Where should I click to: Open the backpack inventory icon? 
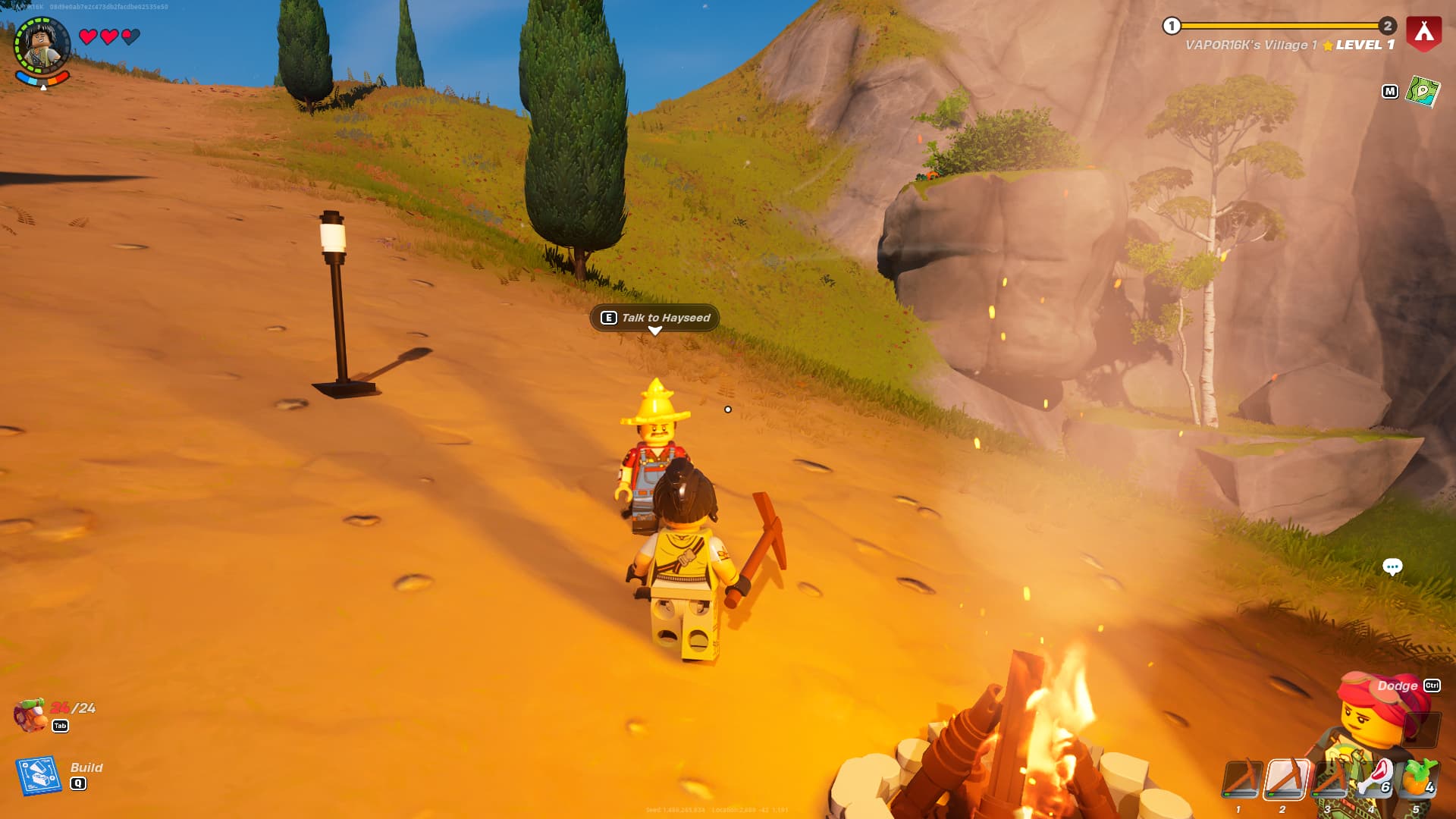click(x=31, y=715)
